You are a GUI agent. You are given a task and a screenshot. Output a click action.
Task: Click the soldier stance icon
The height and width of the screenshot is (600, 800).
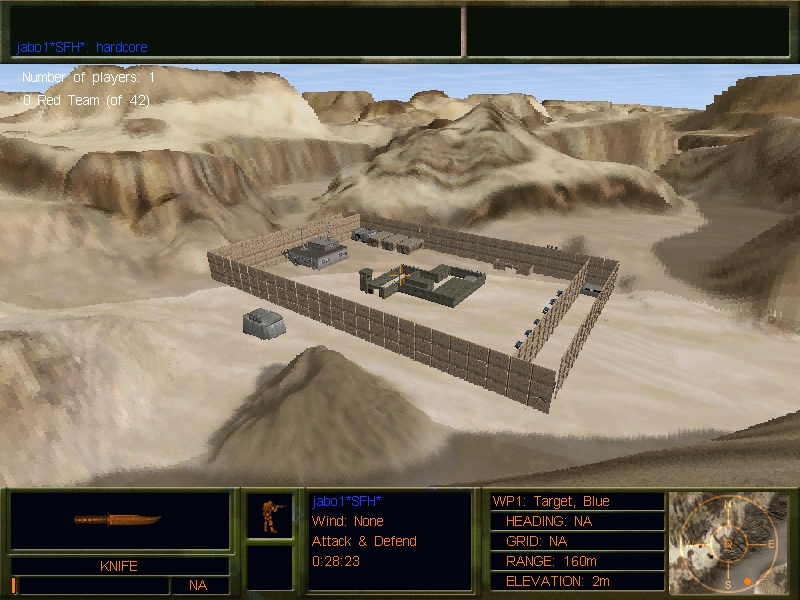point(270,515)
